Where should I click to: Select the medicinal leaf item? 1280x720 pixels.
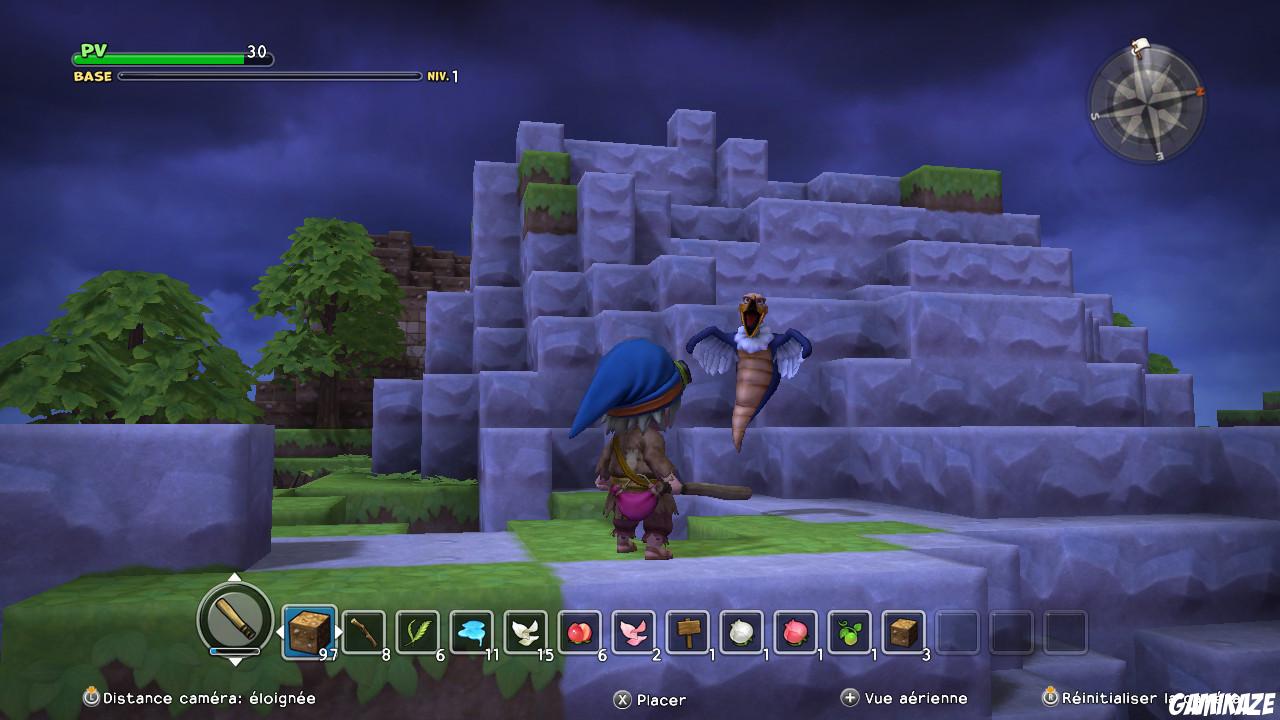pos(419,632)
